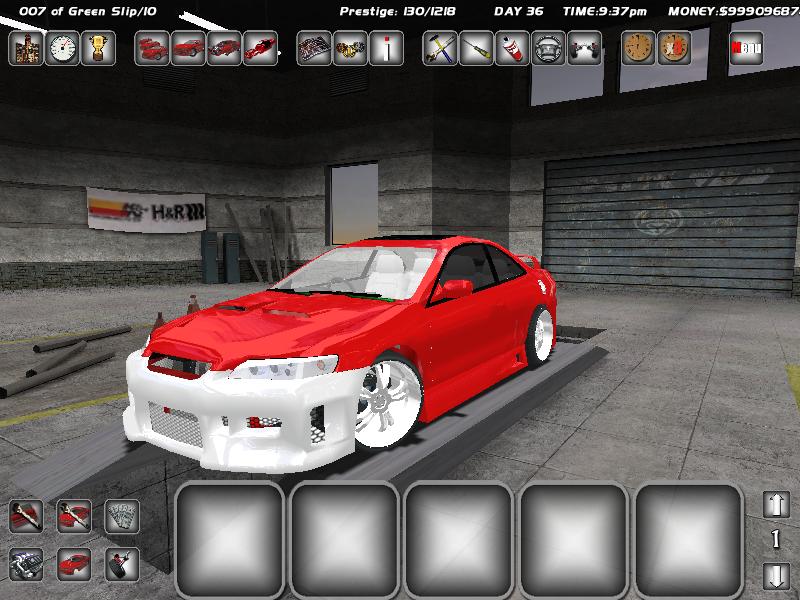Click the speedometer gauge icon
This screenshot has height=600, width=800.
point(62,47)
